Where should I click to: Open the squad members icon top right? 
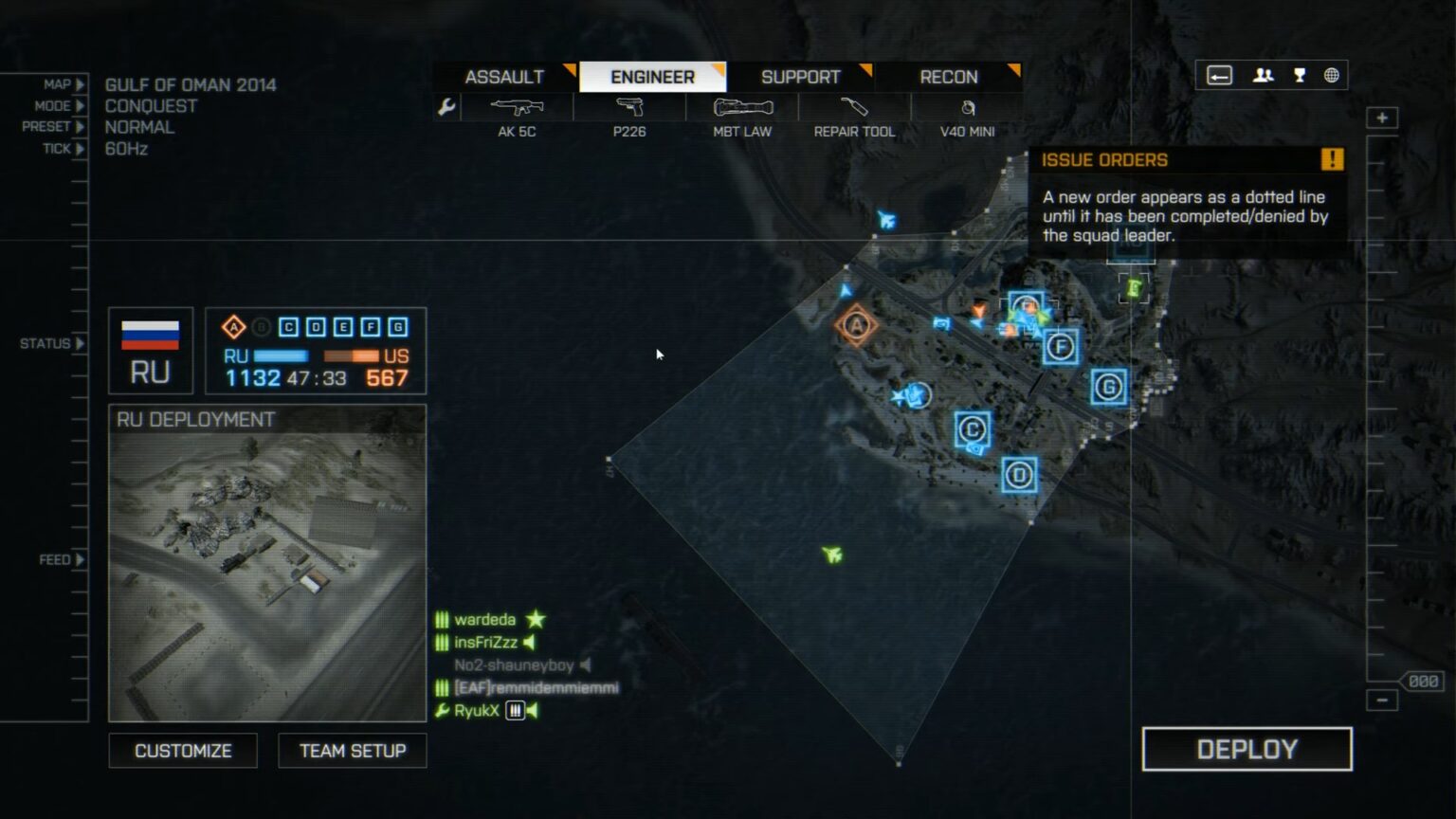pyautogui.click(x=1264, y=74)
